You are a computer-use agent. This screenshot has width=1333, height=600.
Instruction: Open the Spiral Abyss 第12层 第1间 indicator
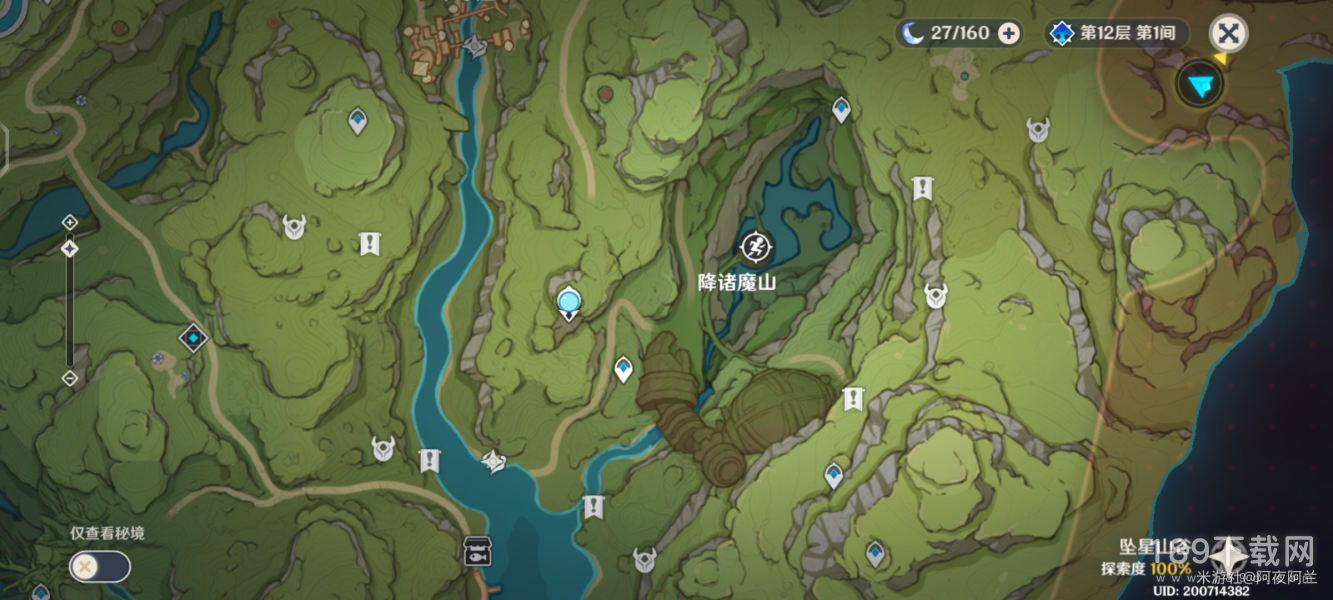(x=1115, y=33)
